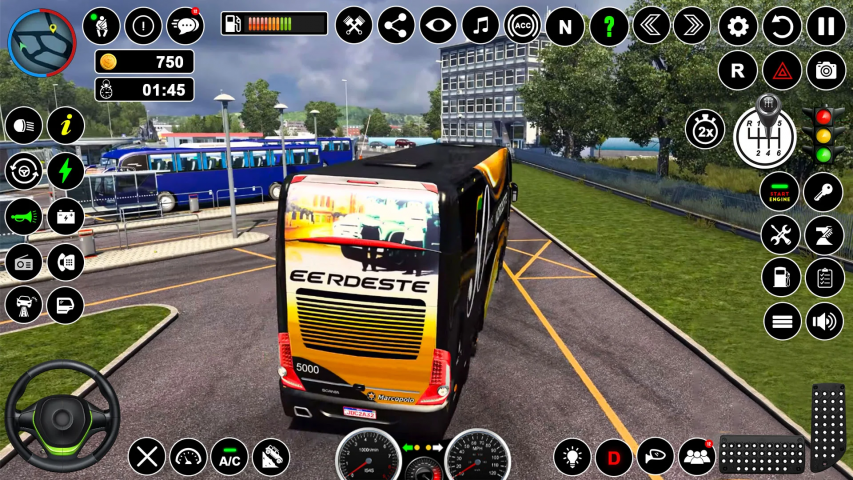
Task: Tap the camera screenshot button
Action: [x=825, y=71]
